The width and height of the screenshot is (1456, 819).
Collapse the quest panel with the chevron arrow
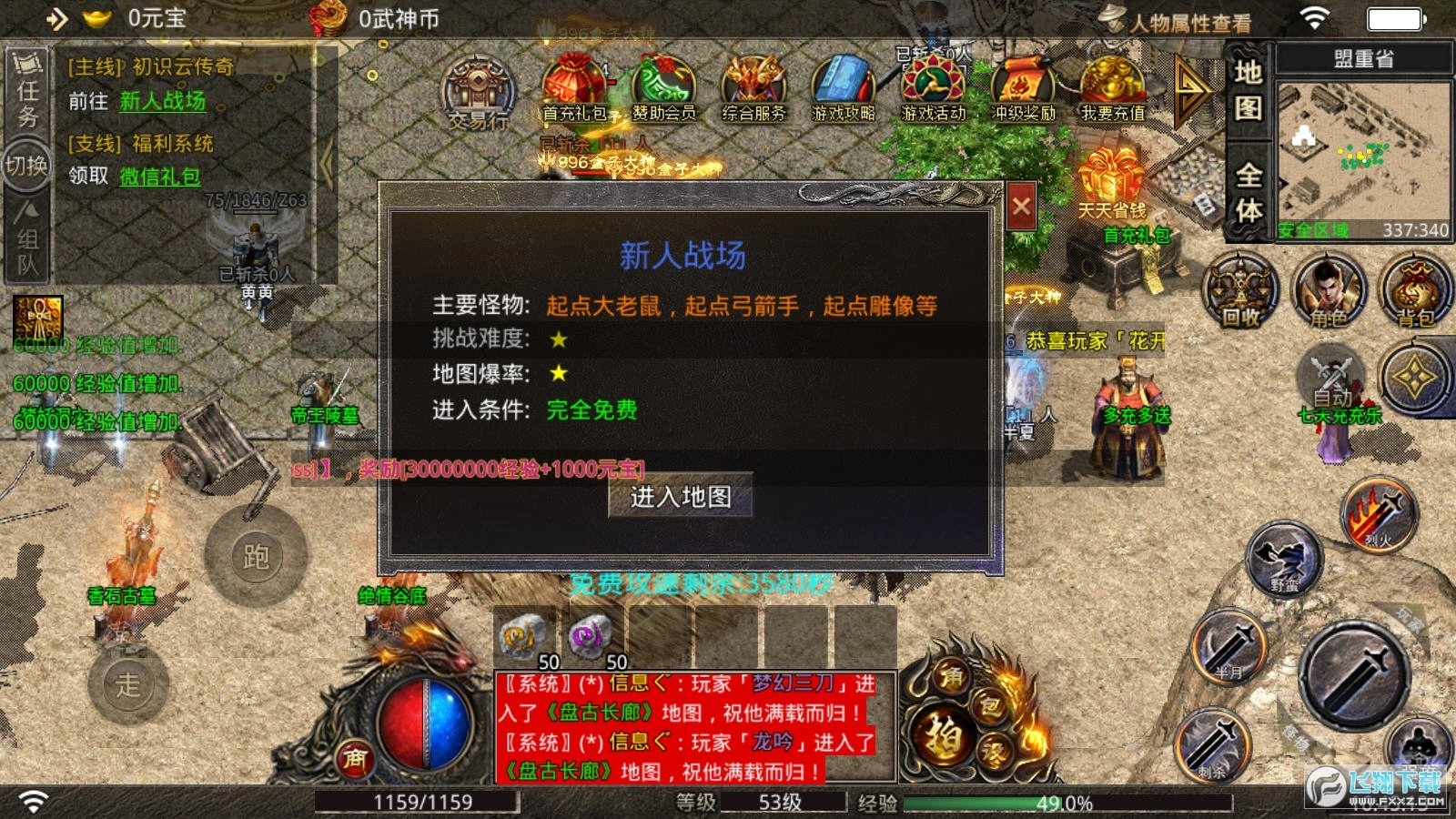tap(328, 164)
